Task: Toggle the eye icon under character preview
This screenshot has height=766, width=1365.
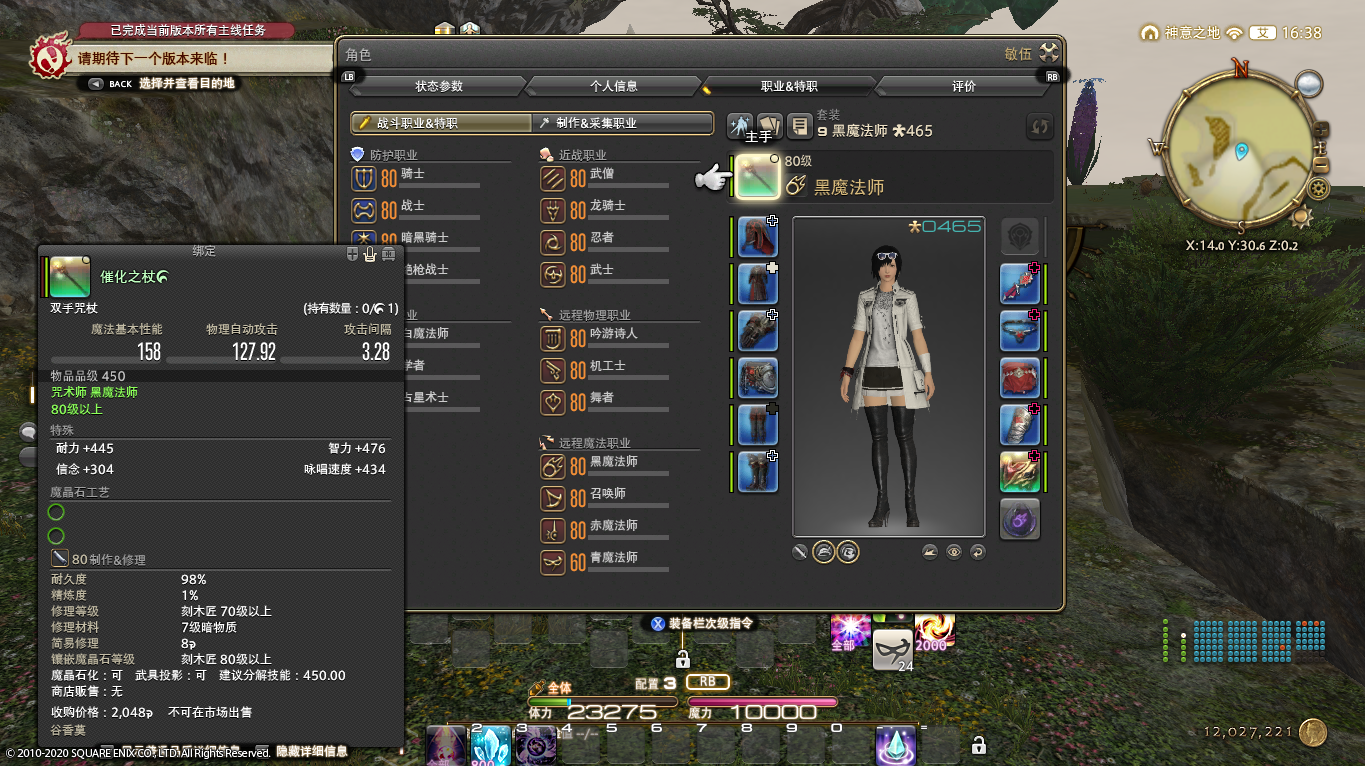Action: click(954, 552)
